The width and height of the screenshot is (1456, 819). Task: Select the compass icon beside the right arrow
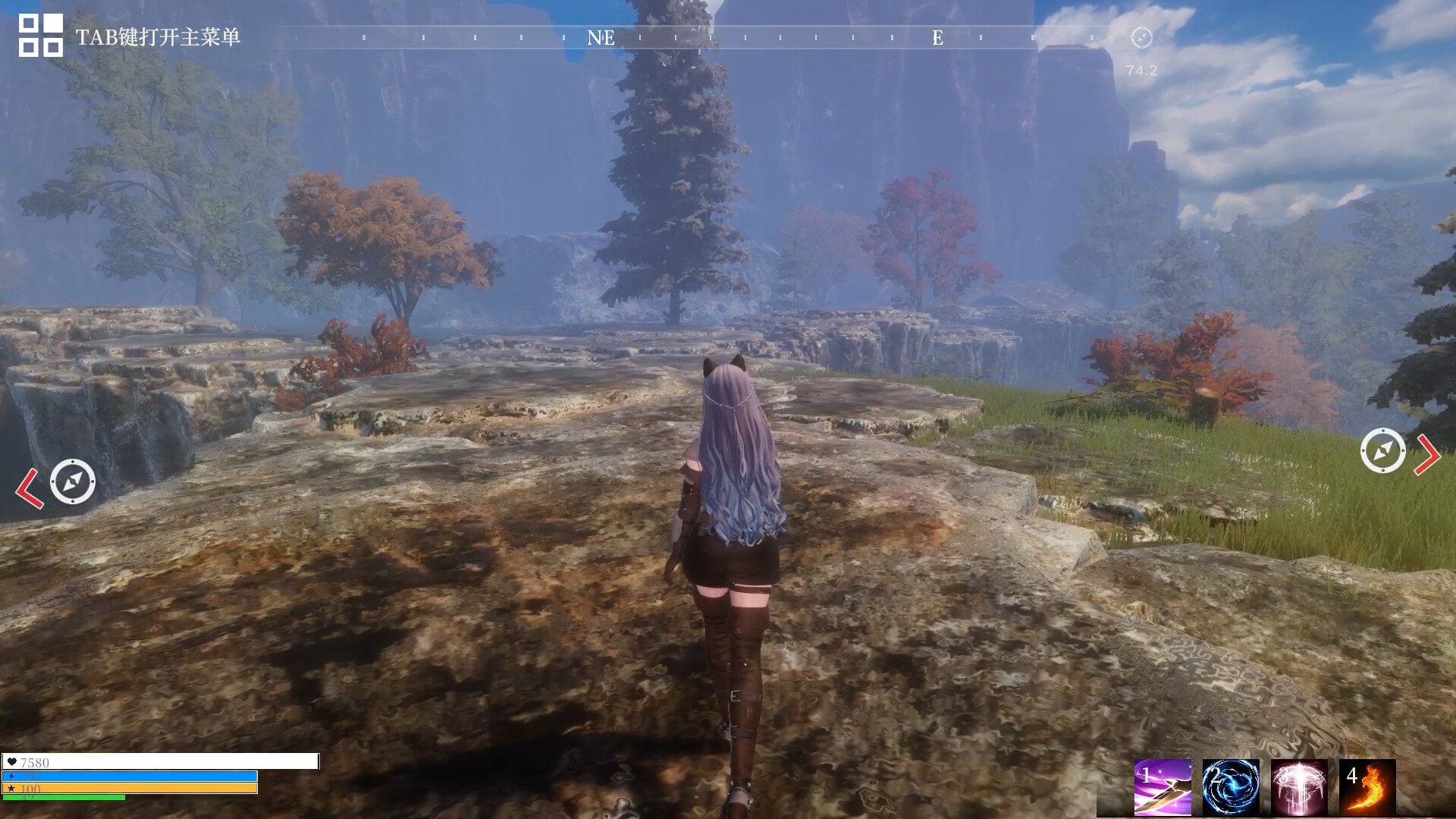1382,450
